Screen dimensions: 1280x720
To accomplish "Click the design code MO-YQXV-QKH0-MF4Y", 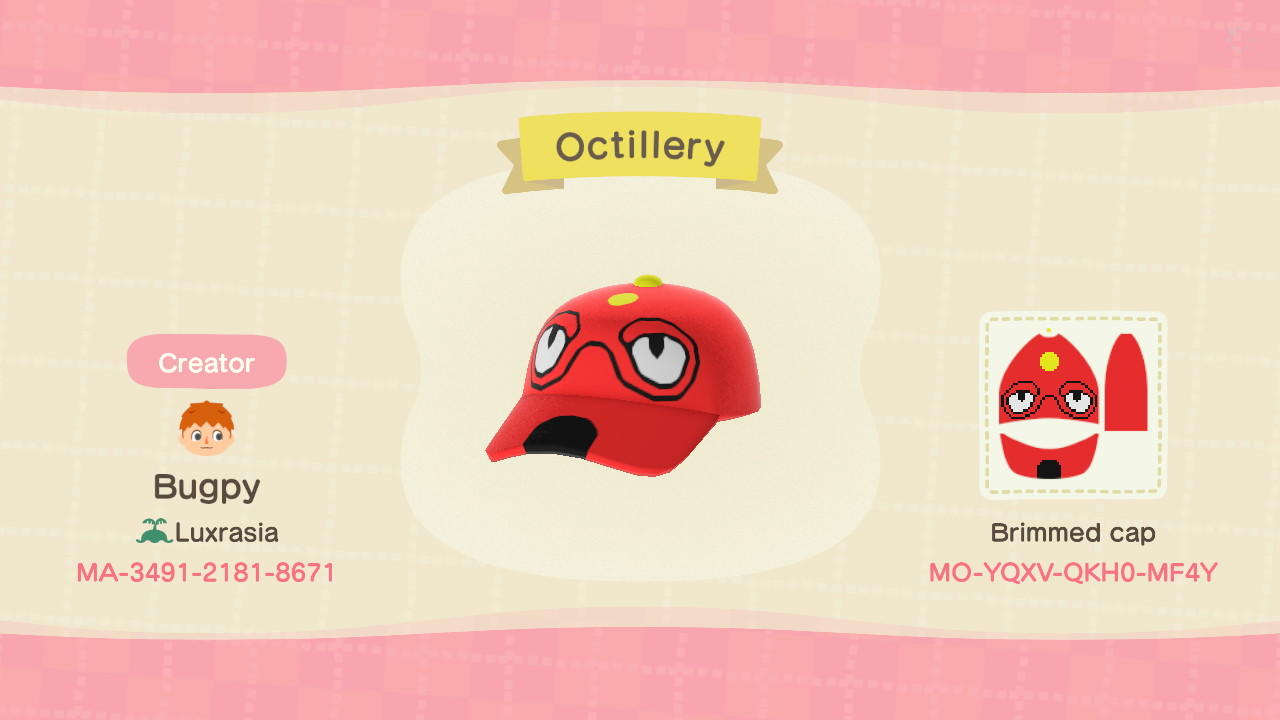I will tap(1072, 572).
